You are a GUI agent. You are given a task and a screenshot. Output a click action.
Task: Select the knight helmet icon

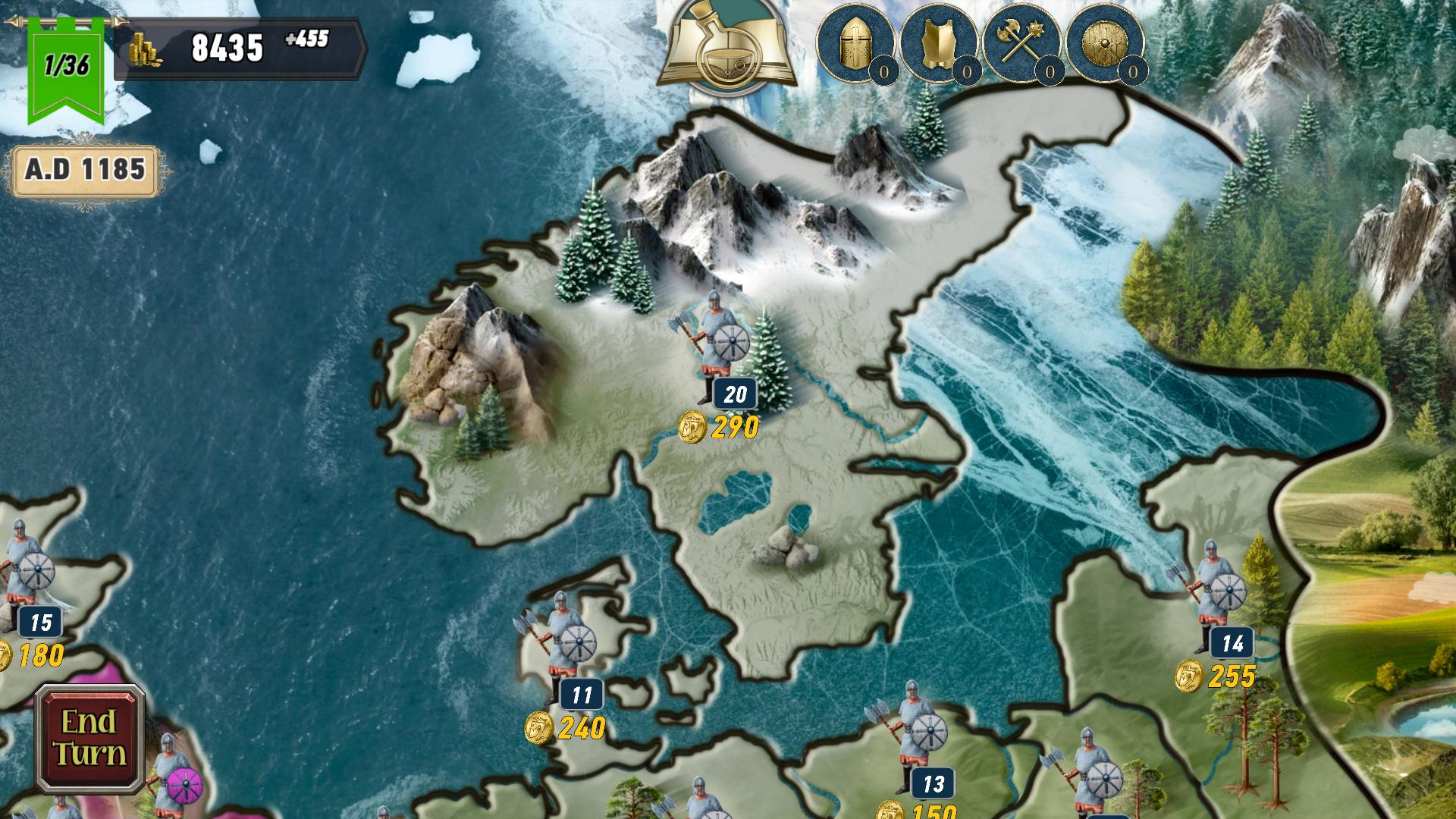point(855,43)
